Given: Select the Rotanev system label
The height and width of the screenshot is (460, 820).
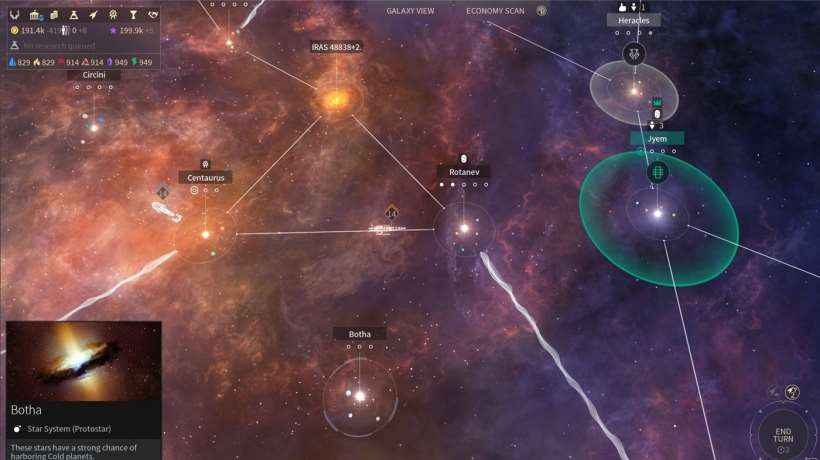Looking at the screenshot, I should click(463, 172).
